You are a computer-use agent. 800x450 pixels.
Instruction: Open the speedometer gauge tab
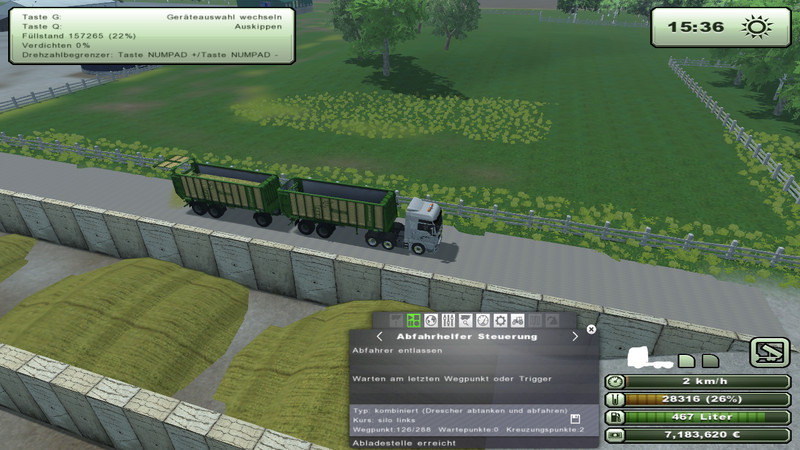pyautogui.click(x=483, y=321)
